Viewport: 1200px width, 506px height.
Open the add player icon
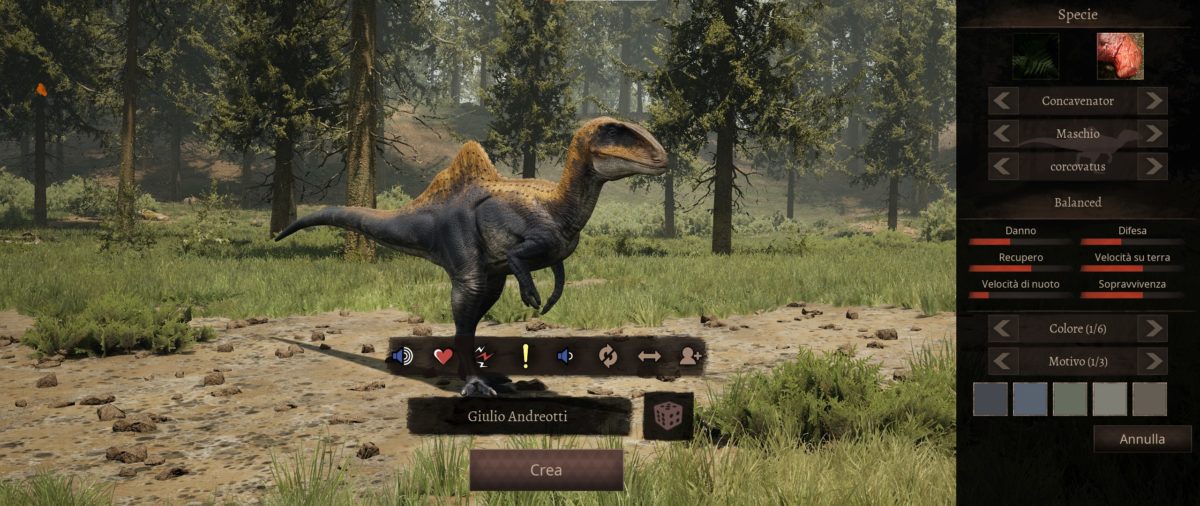click(x=689, y=356)
